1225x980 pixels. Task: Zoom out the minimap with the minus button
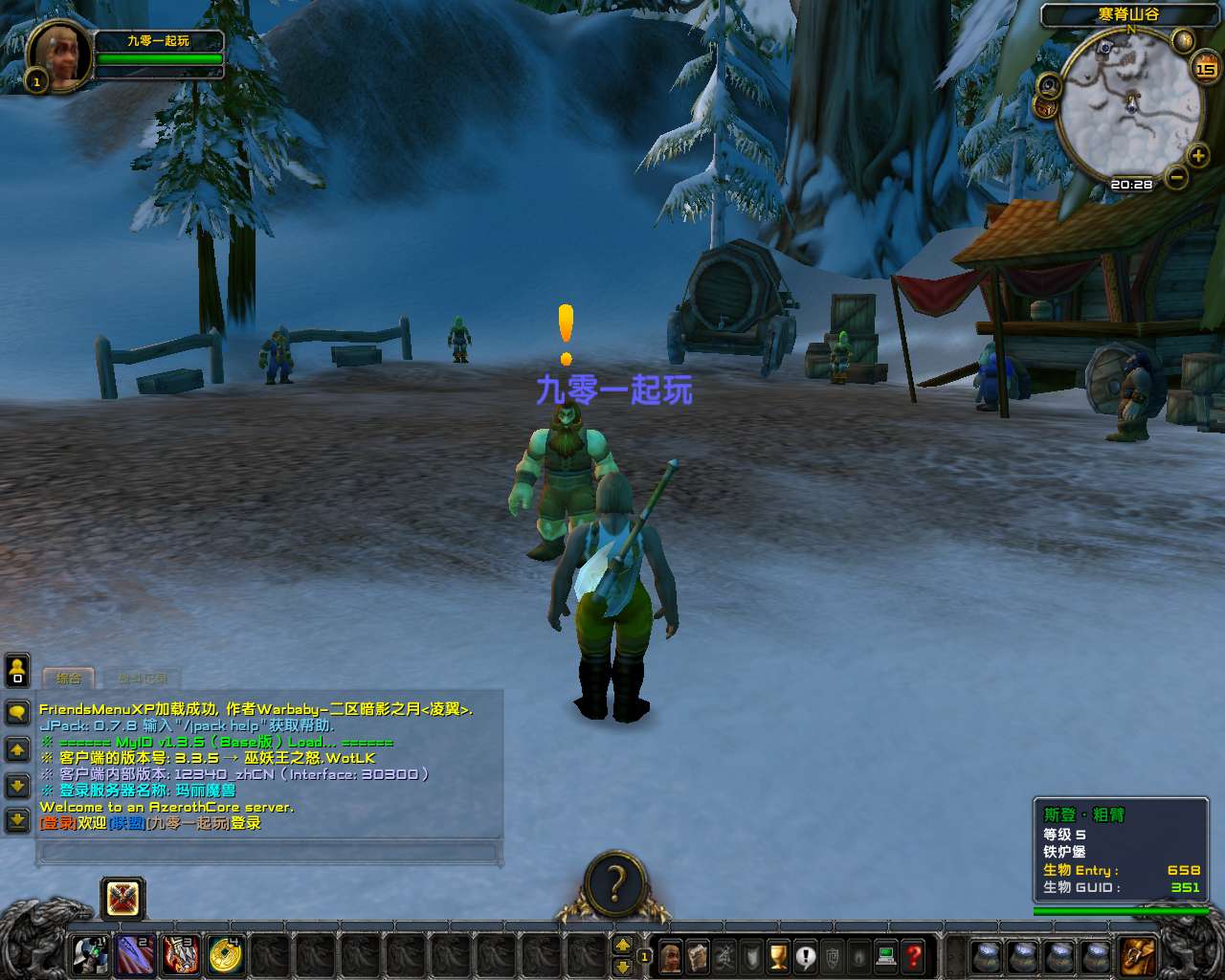point(1176,177)
